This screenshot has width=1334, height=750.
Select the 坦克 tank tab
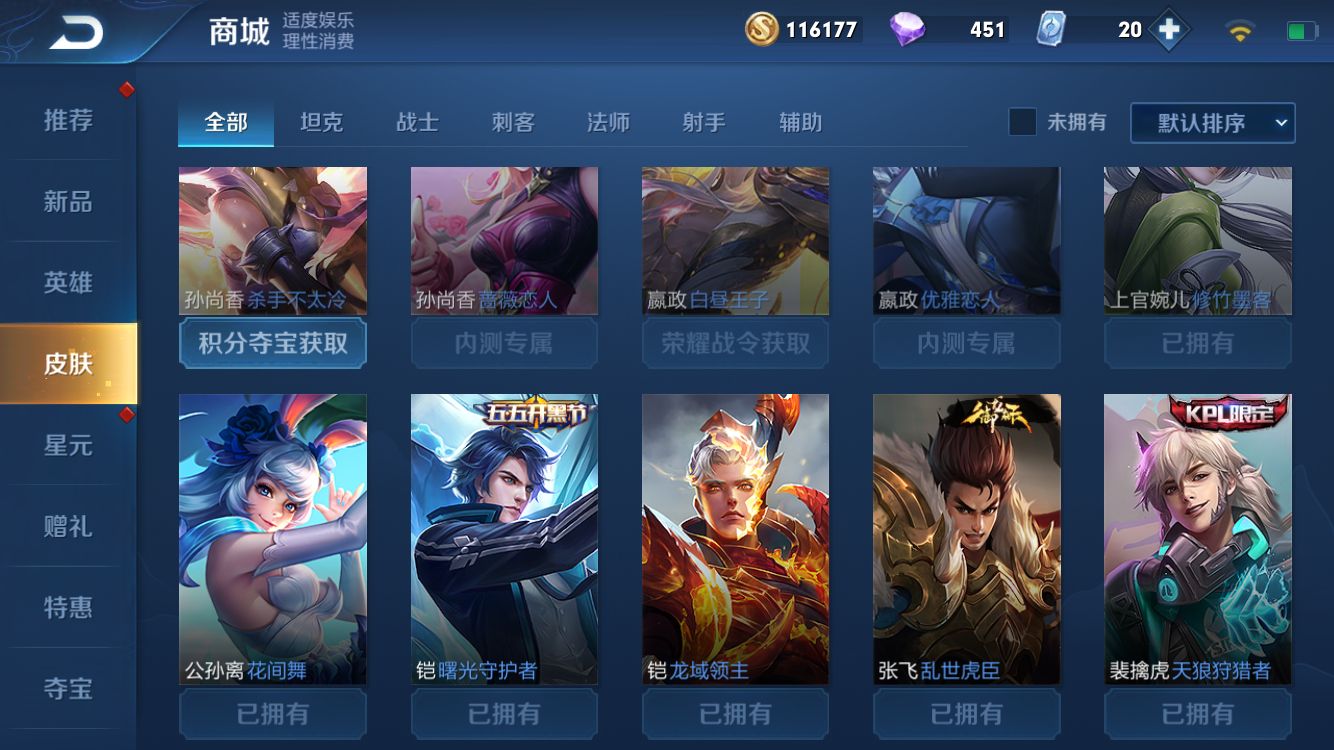[x=320, y=122]
